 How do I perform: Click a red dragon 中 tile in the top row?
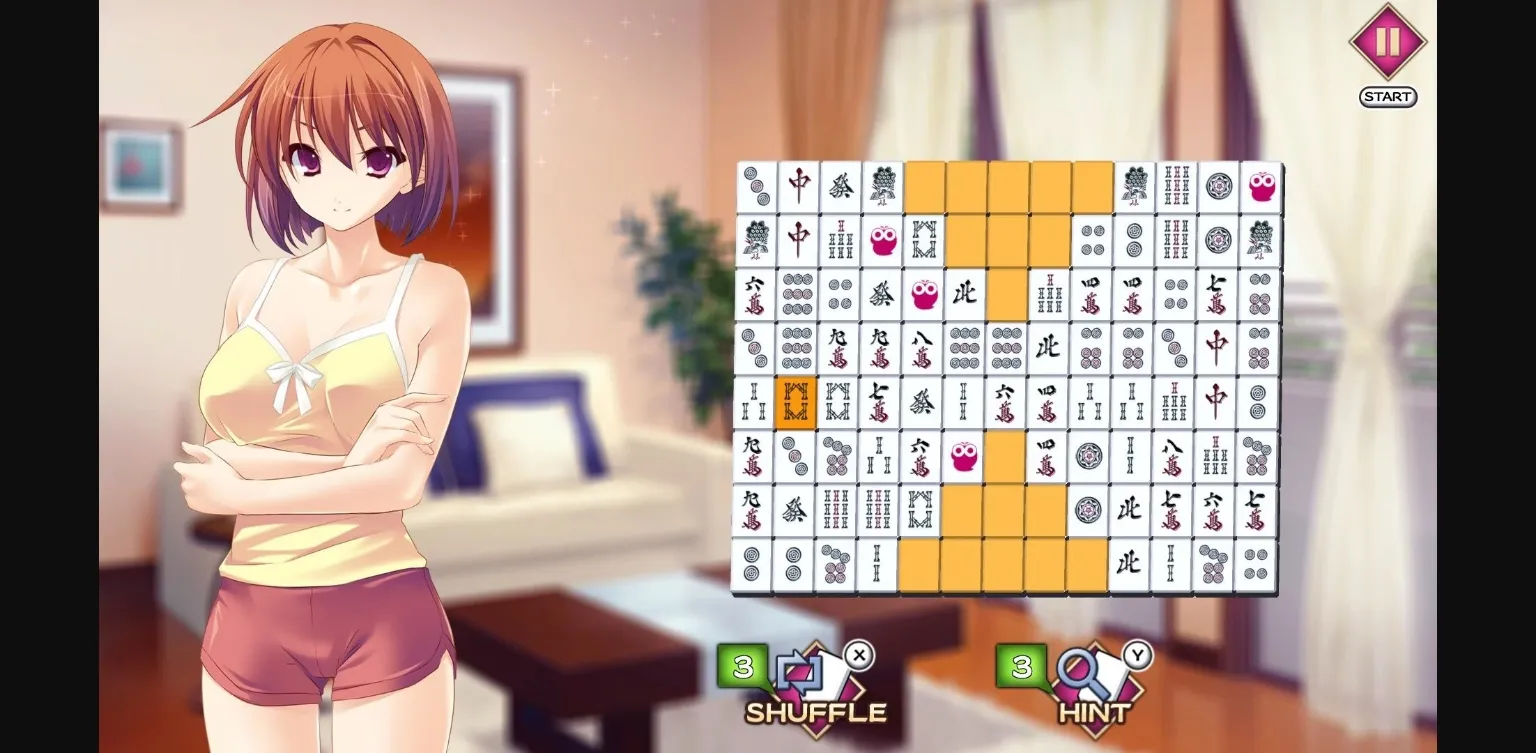click(x=800, y=188)
